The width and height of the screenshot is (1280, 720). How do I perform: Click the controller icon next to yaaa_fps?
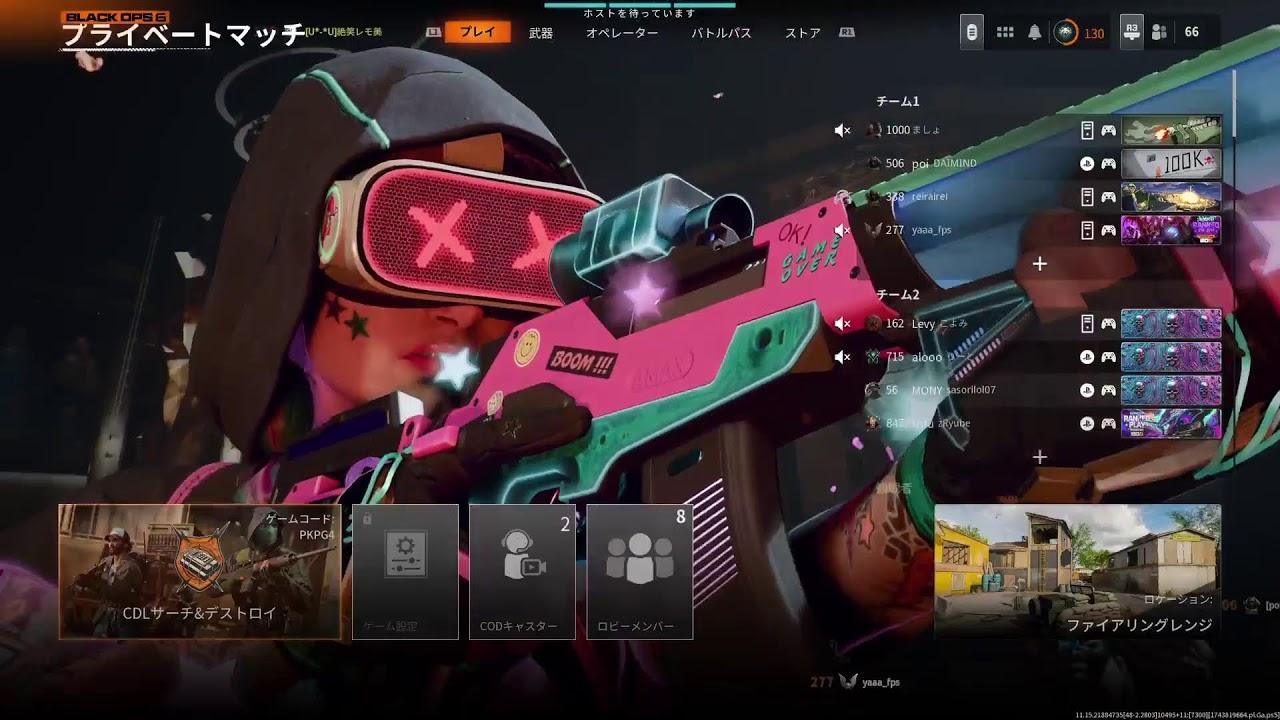1108,229
